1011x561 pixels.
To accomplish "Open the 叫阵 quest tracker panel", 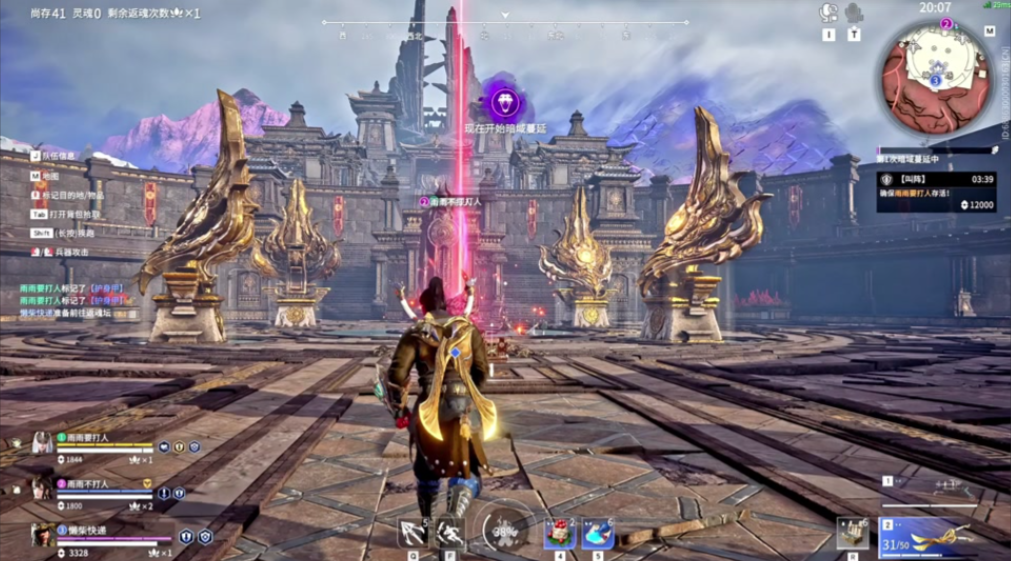I will click(937, 190).
